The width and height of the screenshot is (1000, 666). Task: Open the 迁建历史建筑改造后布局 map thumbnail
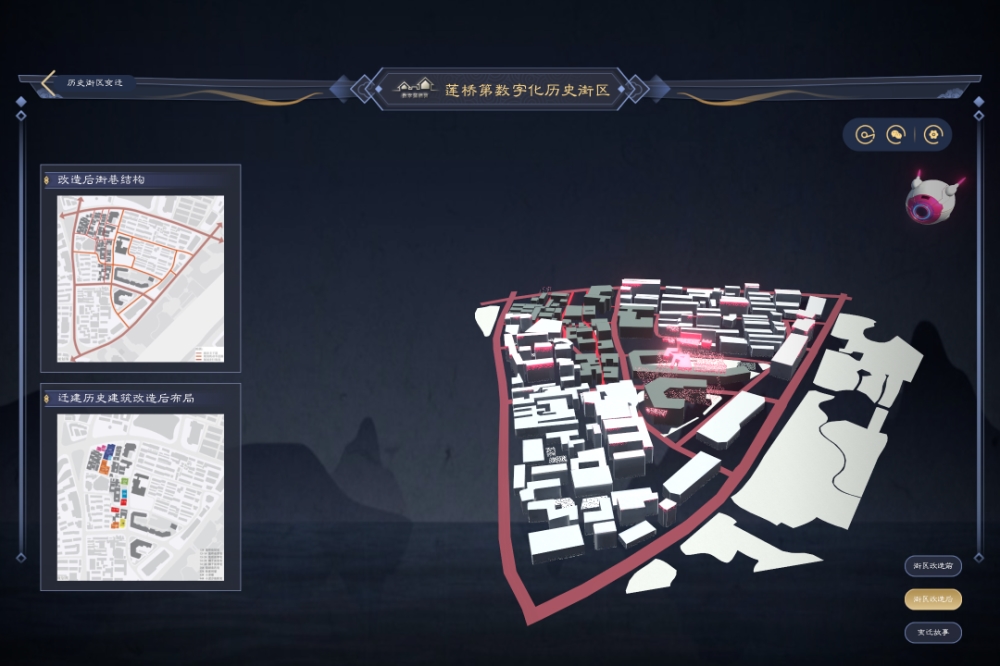coord(140,497)
